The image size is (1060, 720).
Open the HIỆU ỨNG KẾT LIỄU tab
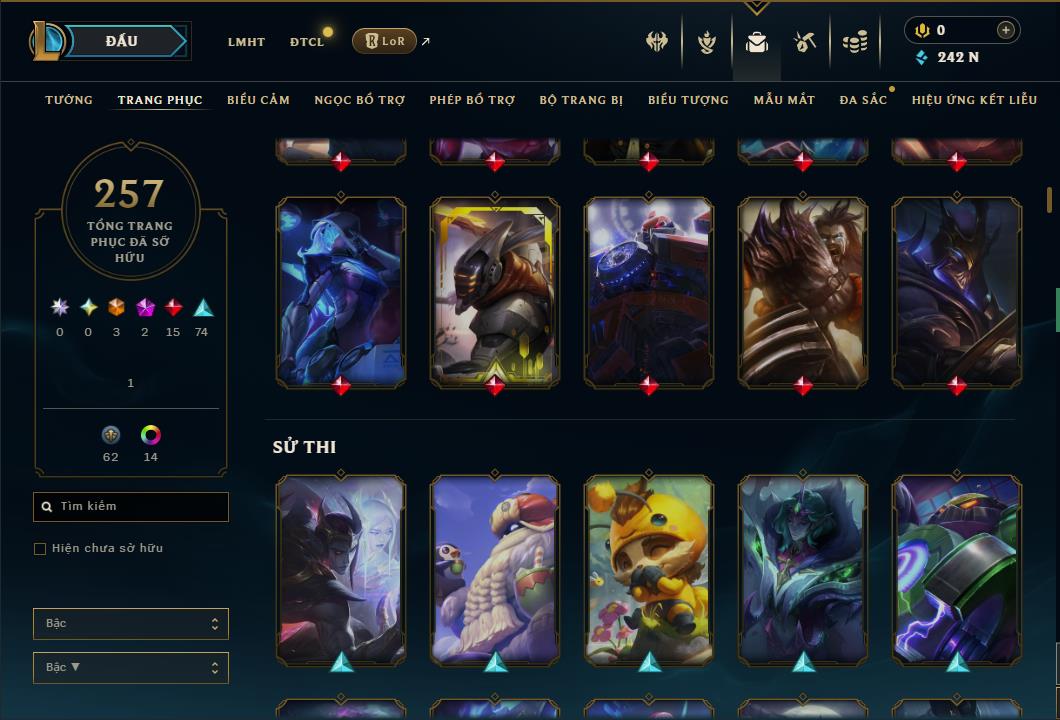pyautogui.click(x=975, y=100)
